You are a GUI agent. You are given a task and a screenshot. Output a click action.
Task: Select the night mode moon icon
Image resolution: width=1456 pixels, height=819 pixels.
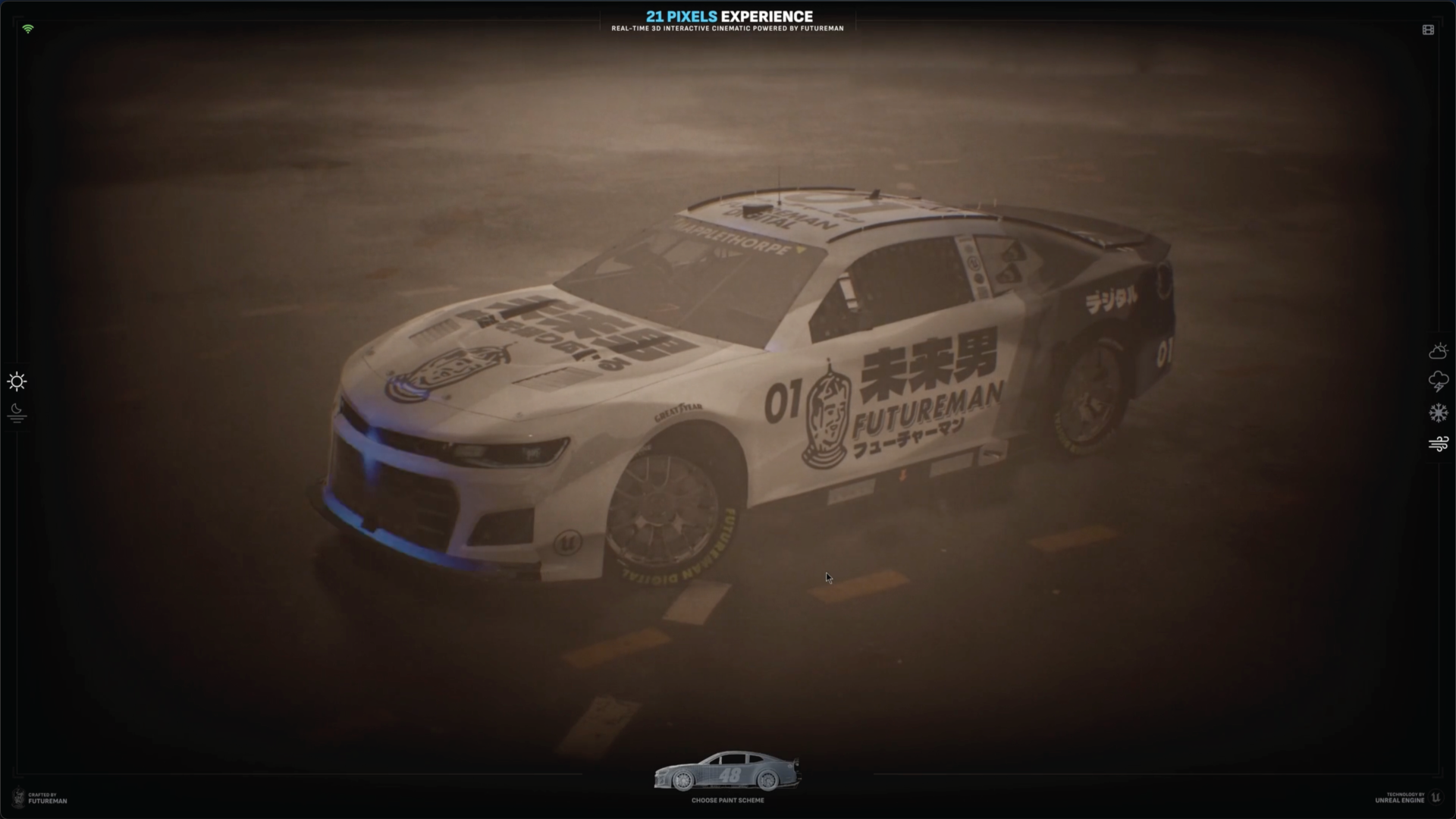pyautogui.click(x=17, y=413)
